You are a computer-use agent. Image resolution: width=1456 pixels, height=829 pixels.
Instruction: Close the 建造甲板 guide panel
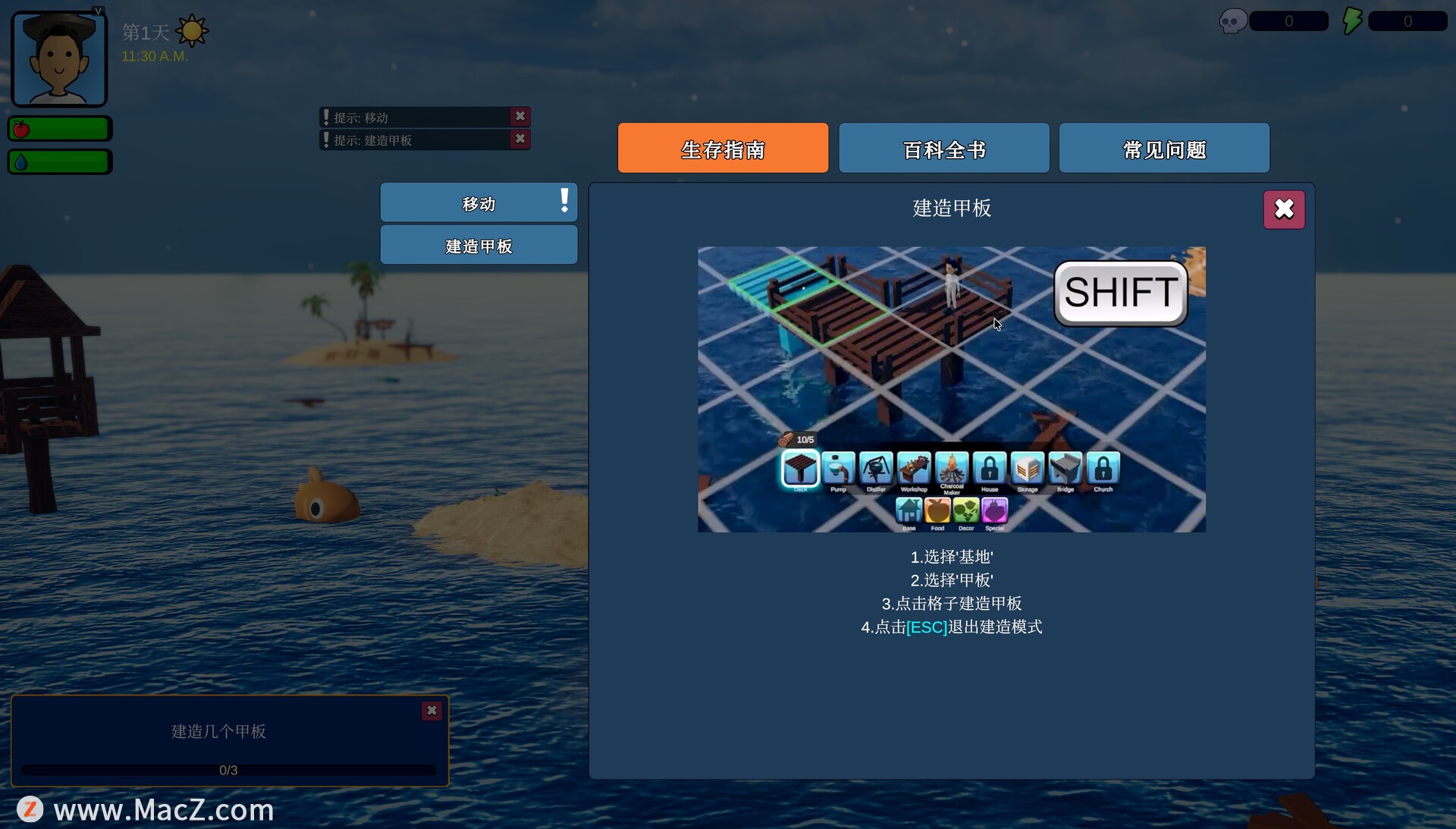(x=1283, y=209)
